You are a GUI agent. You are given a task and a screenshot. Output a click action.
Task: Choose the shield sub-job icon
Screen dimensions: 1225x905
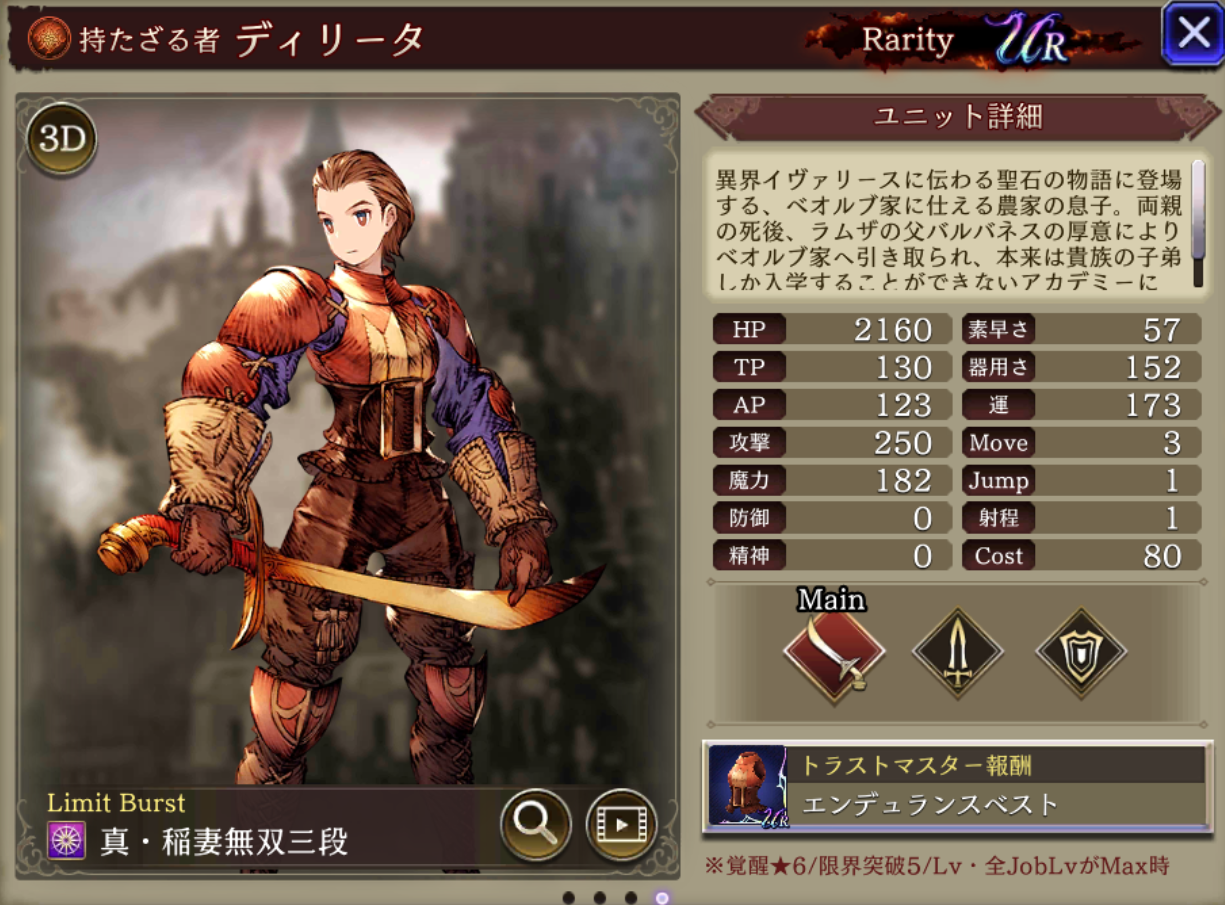[x=1080, y=655]
